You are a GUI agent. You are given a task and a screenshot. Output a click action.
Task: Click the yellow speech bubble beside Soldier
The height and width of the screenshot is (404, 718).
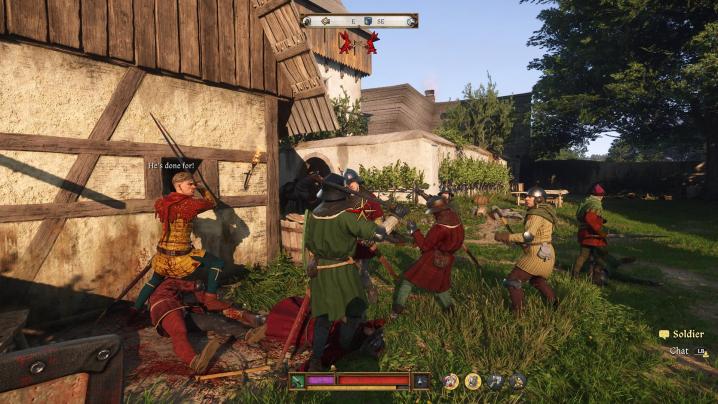(664, 334)
